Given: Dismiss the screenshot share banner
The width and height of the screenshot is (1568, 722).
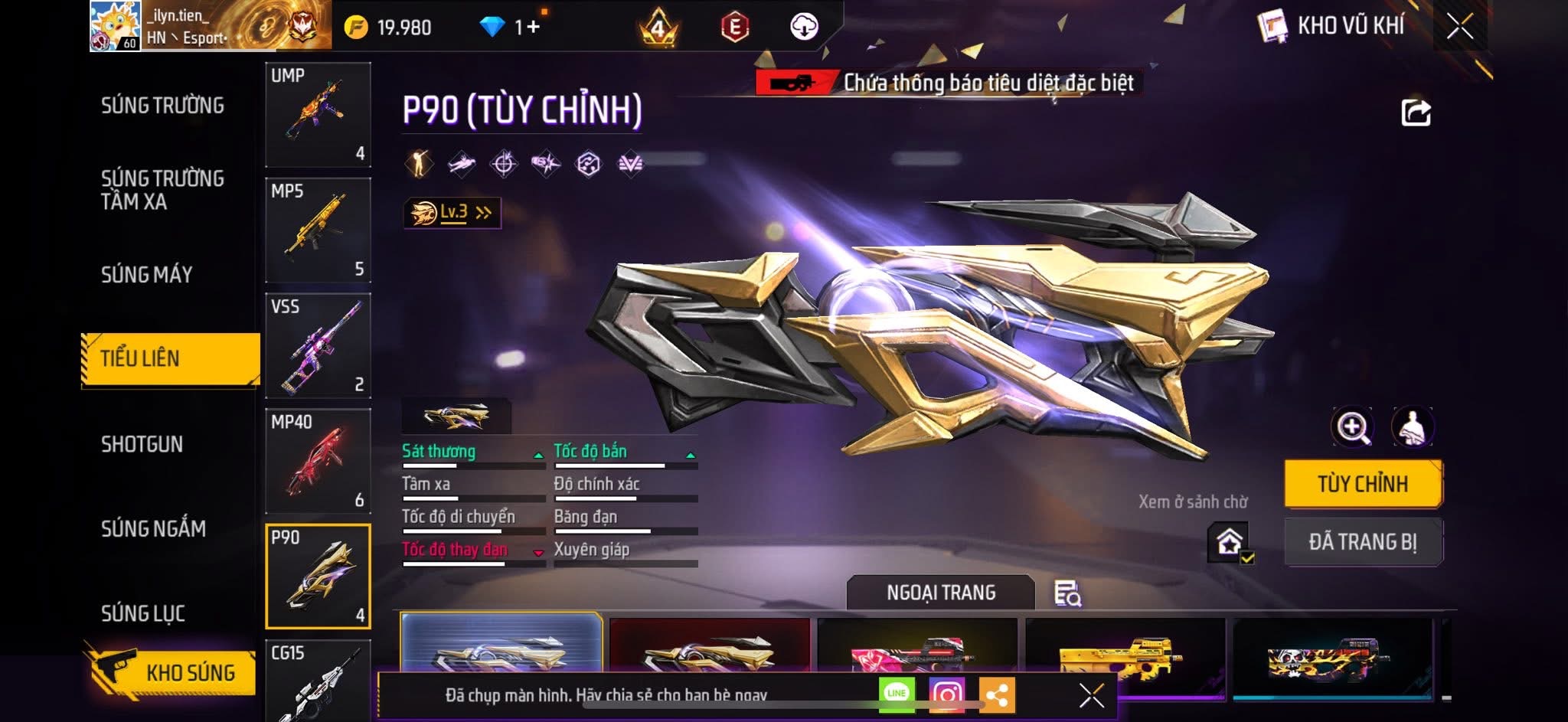Looking at the screenshot, I should pos(1091,695).
